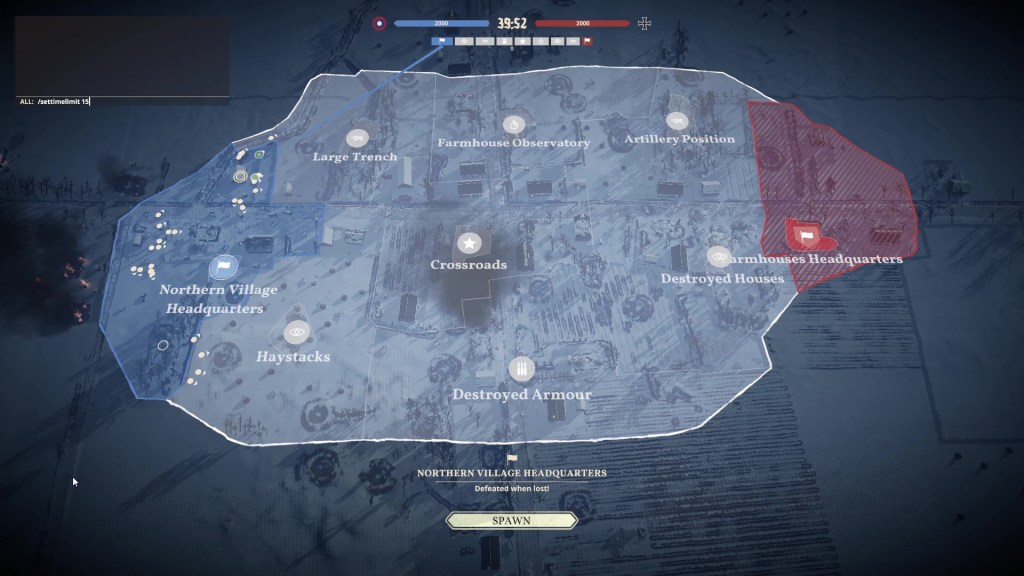Select the Farmhouse Observatory marker
Viewport: 1024px width, 576px height.
pyautogui.click(x=513, y=125)
